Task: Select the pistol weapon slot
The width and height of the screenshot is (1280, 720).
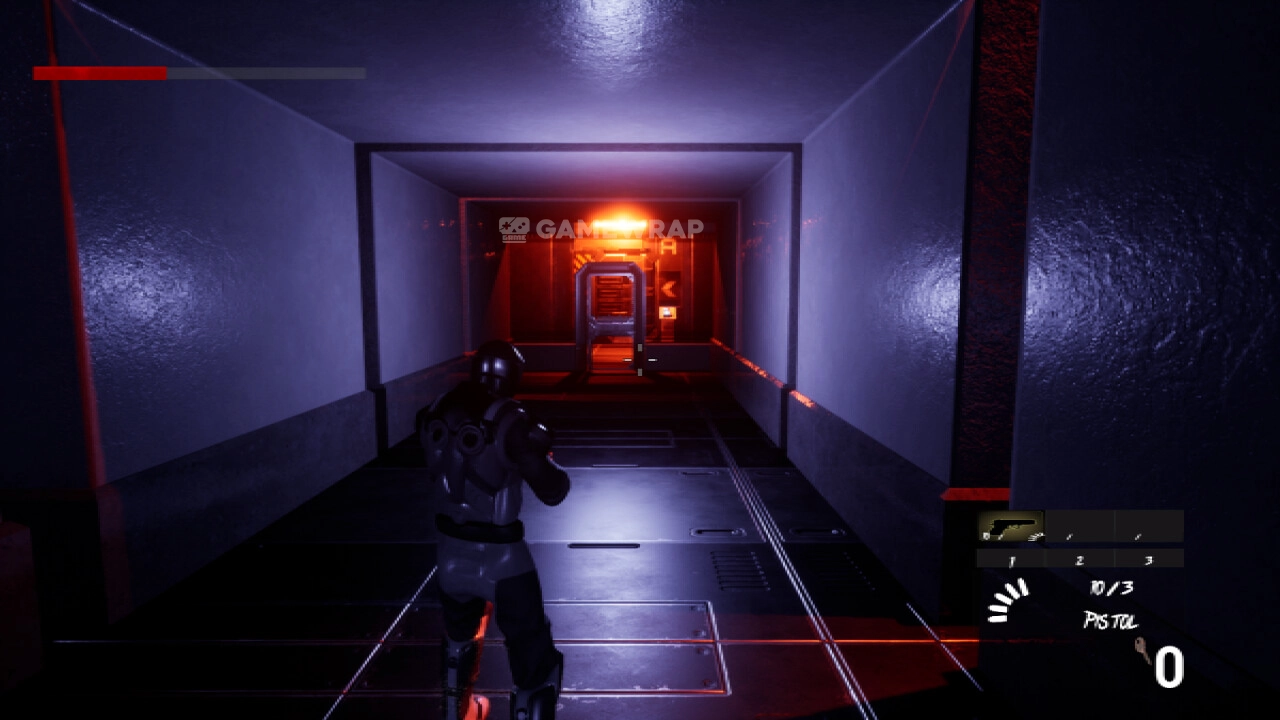Action: (x=1010, y=527)
